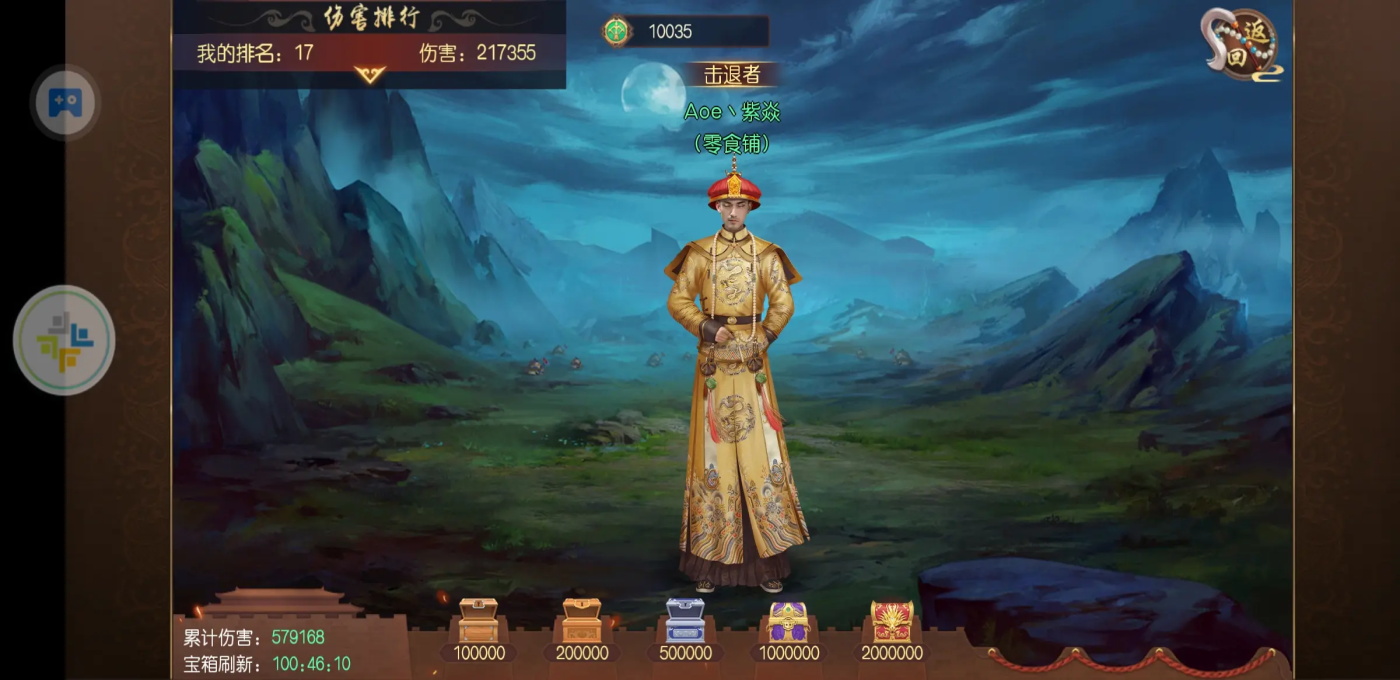The image size is (1400, 680).
Task: Open the emulator gamepad overlay button
Action: [x=65, y=102]
